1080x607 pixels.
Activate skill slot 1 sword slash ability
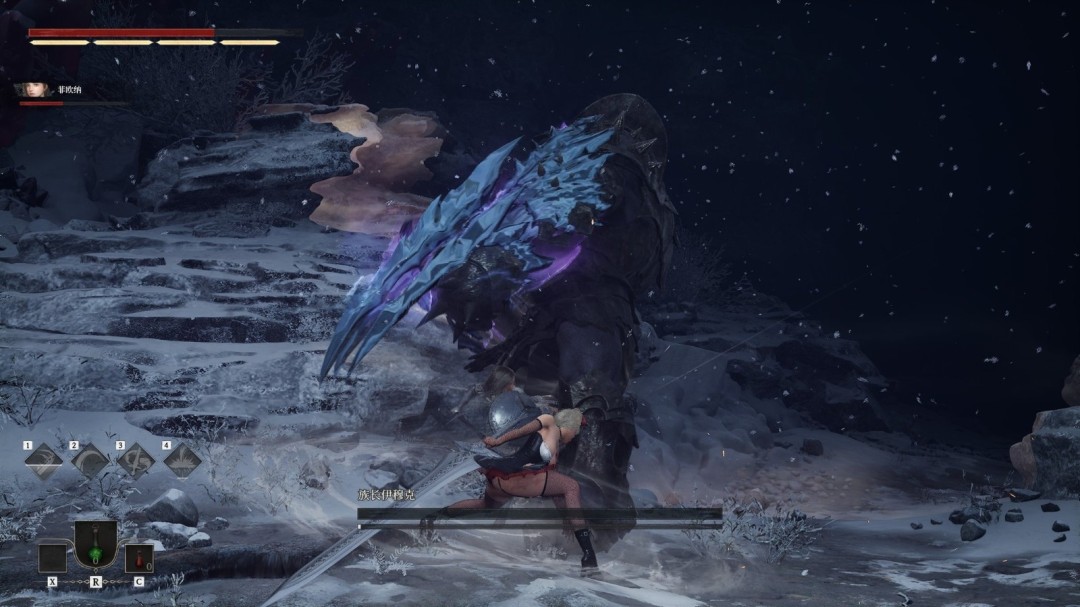point(43,461)
